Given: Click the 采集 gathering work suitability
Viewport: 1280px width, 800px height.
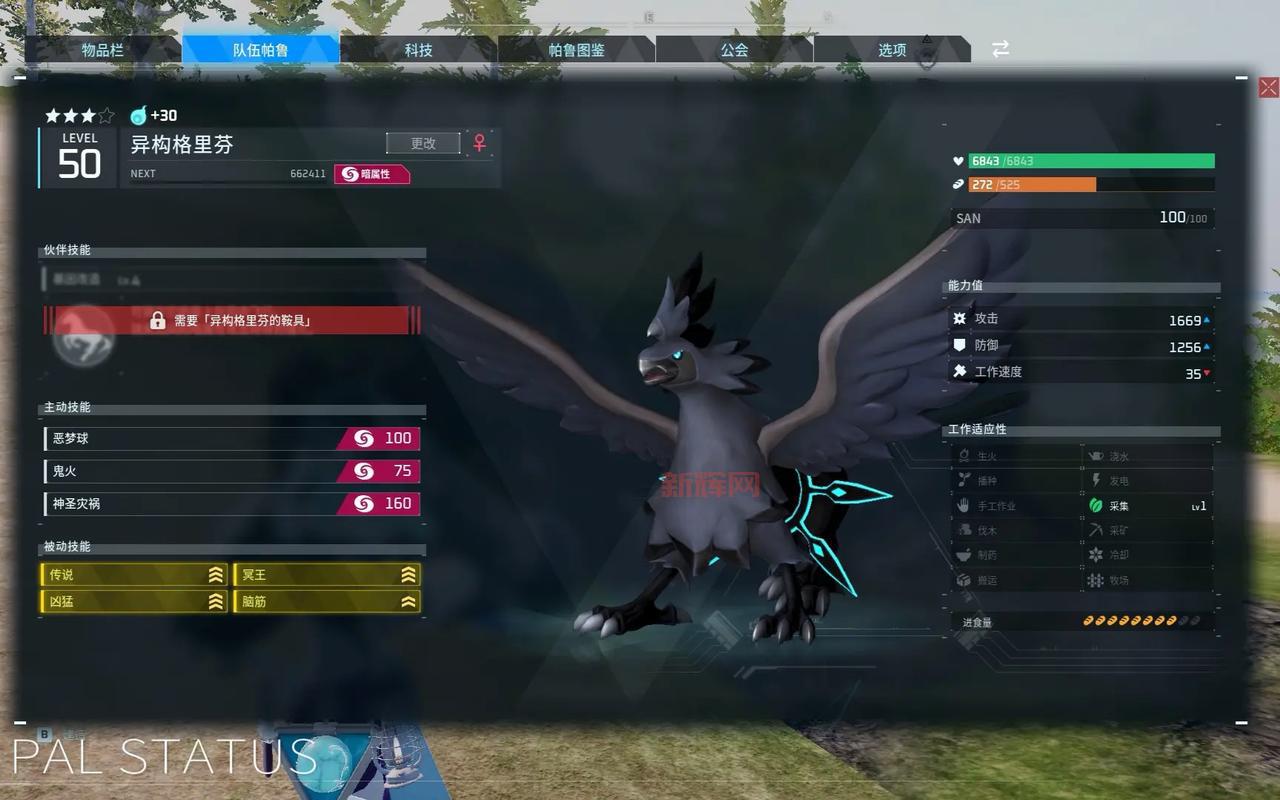Looking at the screenshot, I should pyautogui.click(x=1148, y=506).
